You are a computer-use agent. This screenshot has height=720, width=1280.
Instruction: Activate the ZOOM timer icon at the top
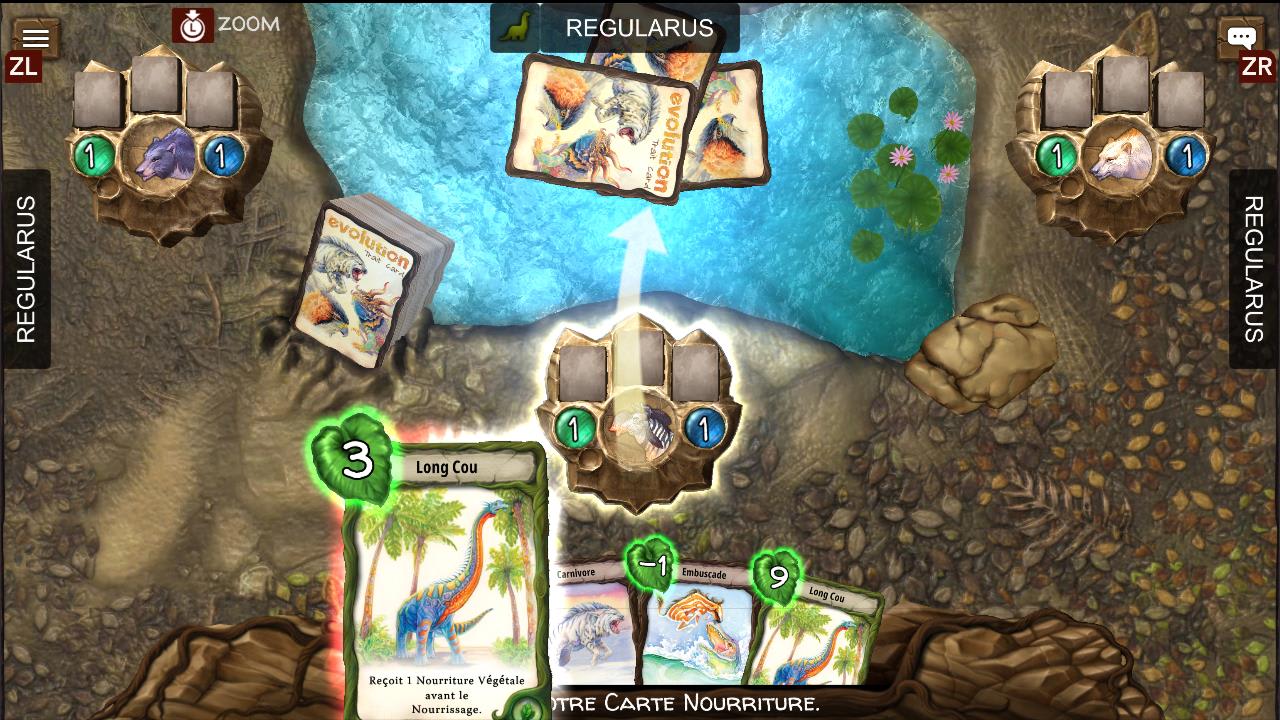pos(193,26)
